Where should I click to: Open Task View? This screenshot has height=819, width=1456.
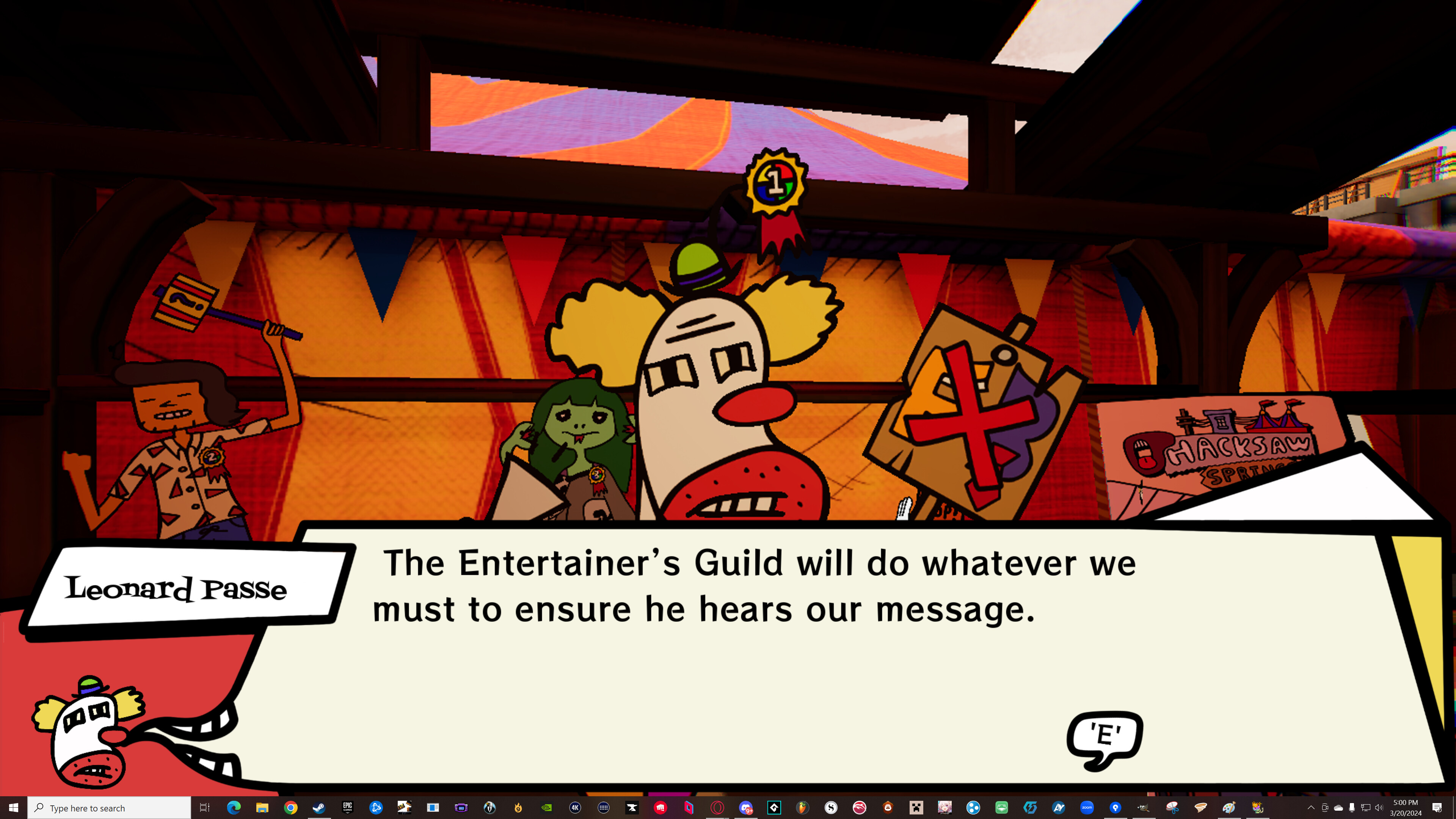point(205,807)
